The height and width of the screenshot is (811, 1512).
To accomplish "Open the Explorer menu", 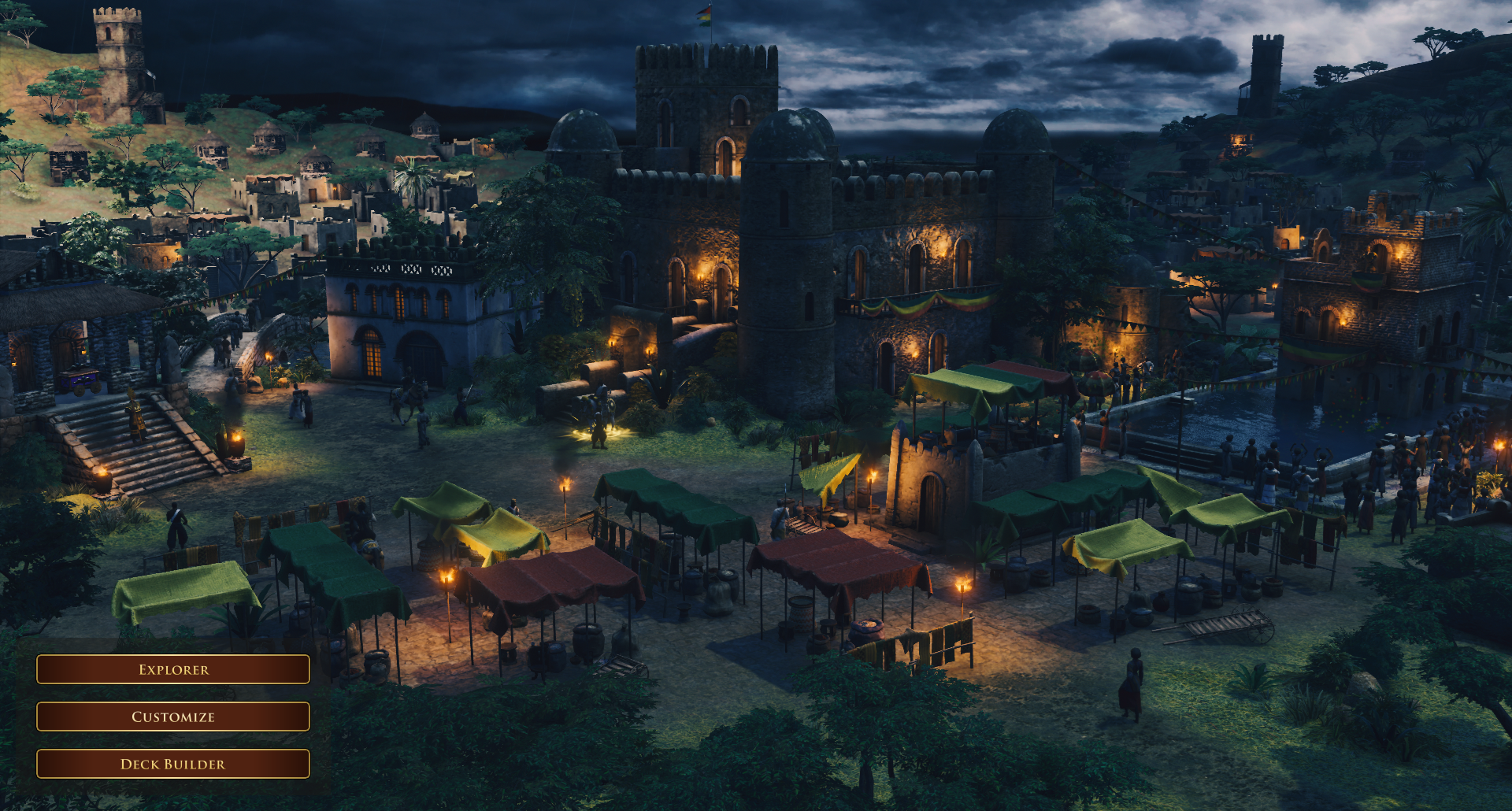I will (173, 669).
